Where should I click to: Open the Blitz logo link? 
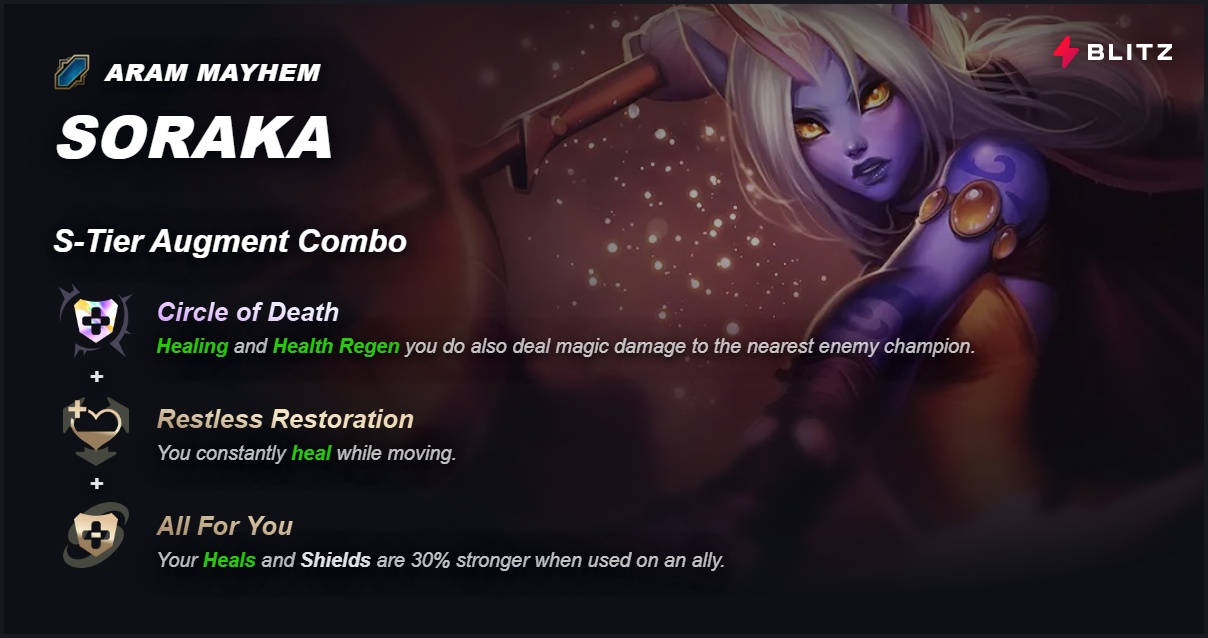1113,52
